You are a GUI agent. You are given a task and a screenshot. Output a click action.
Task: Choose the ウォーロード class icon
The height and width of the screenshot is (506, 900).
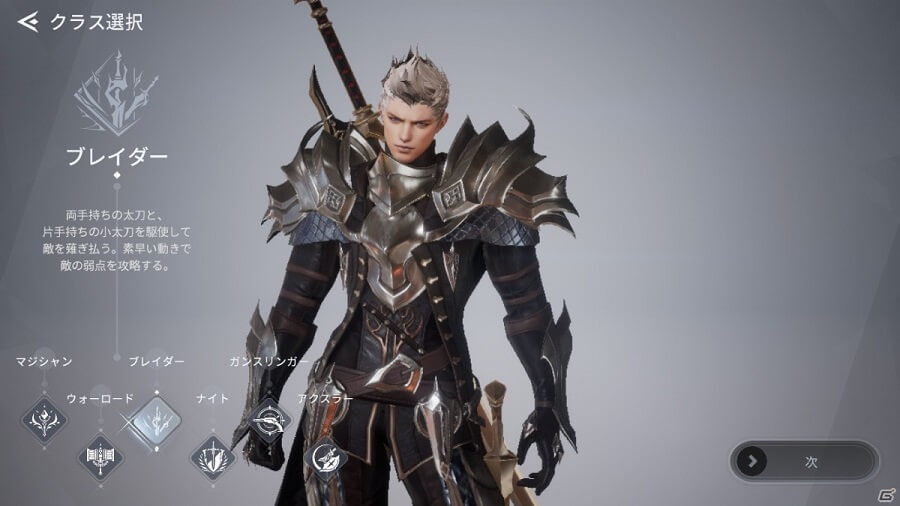point(101,458)
